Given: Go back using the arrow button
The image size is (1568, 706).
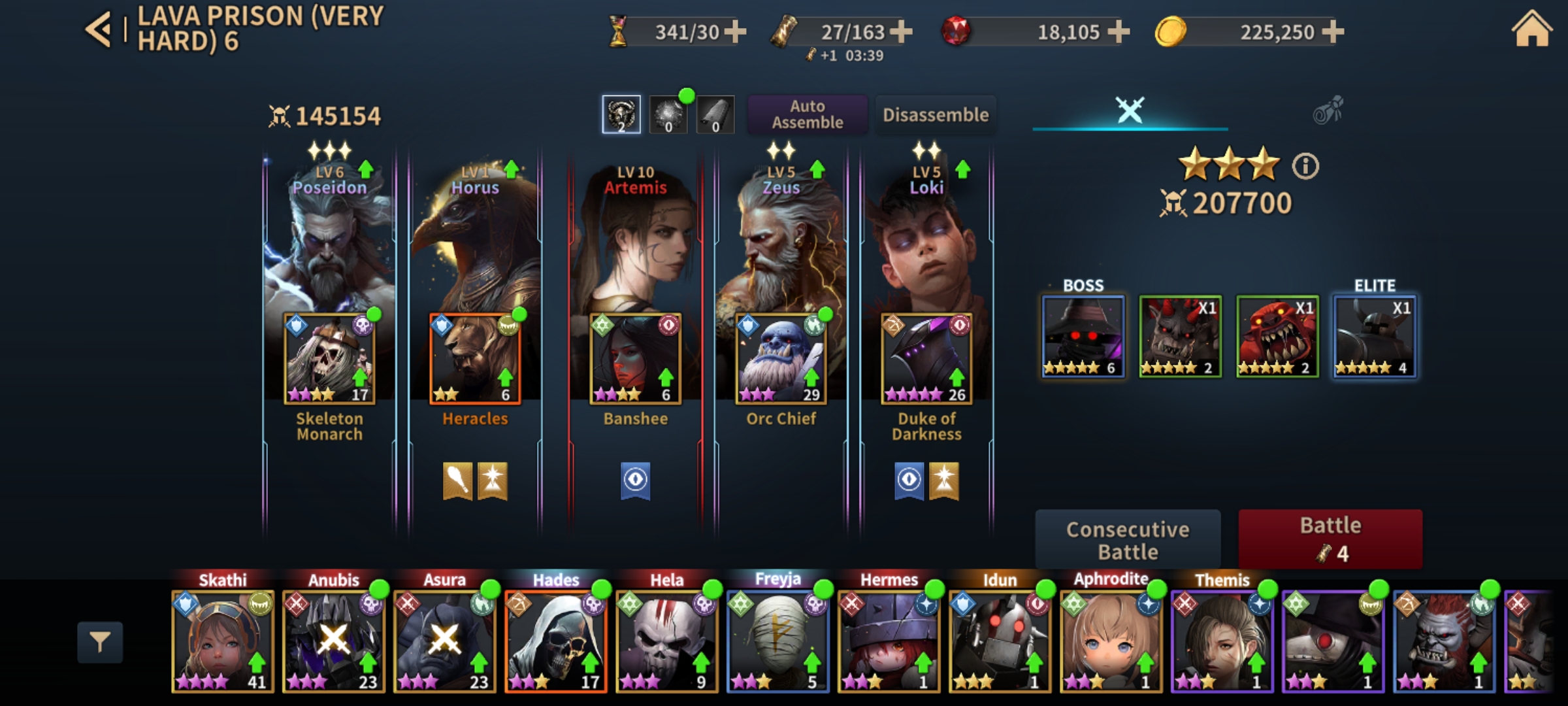Looking at the screenshot, I should pyautogui.click(x=99, y=30).
